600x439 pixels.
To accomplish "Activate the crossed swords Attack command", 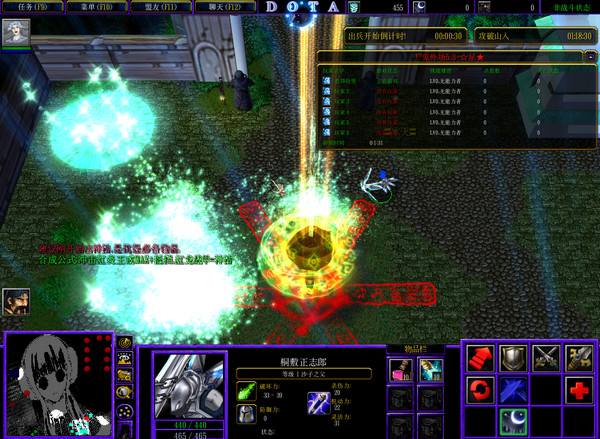I will (x=546, y=359).
